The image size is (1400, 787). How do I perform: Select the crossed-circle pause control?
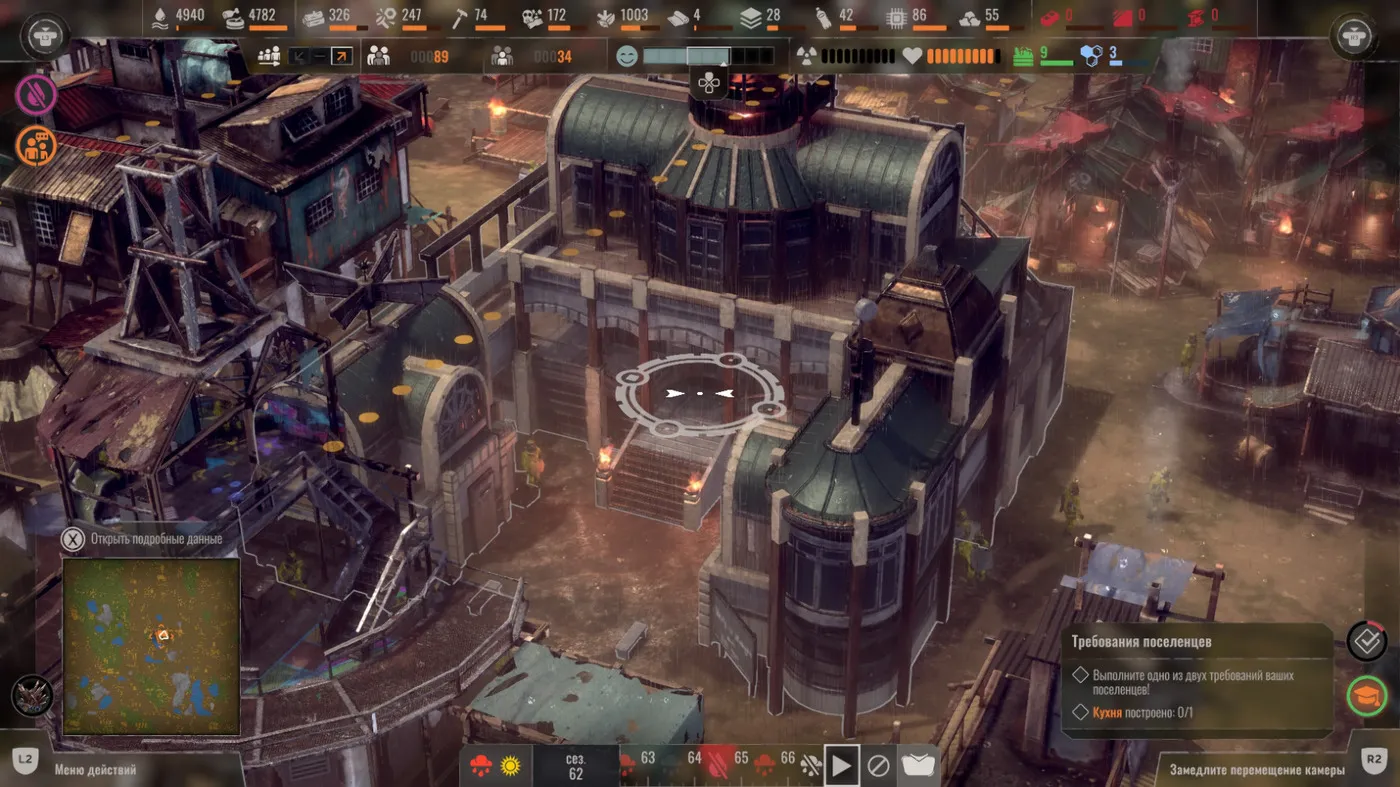click(878, 766)
